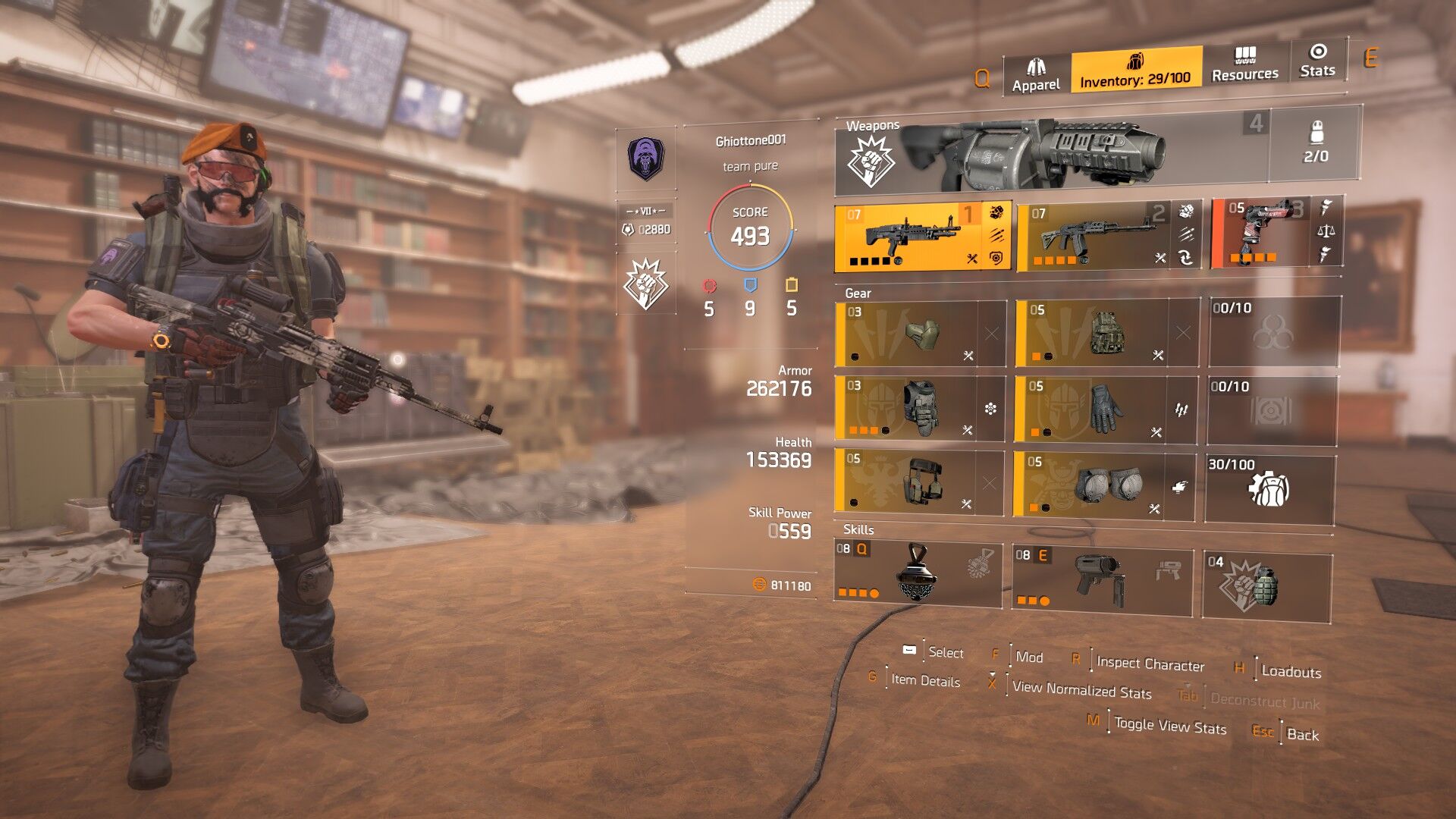Switch to the Resources tab
1456x819 pixels.
click(1244, 64)
